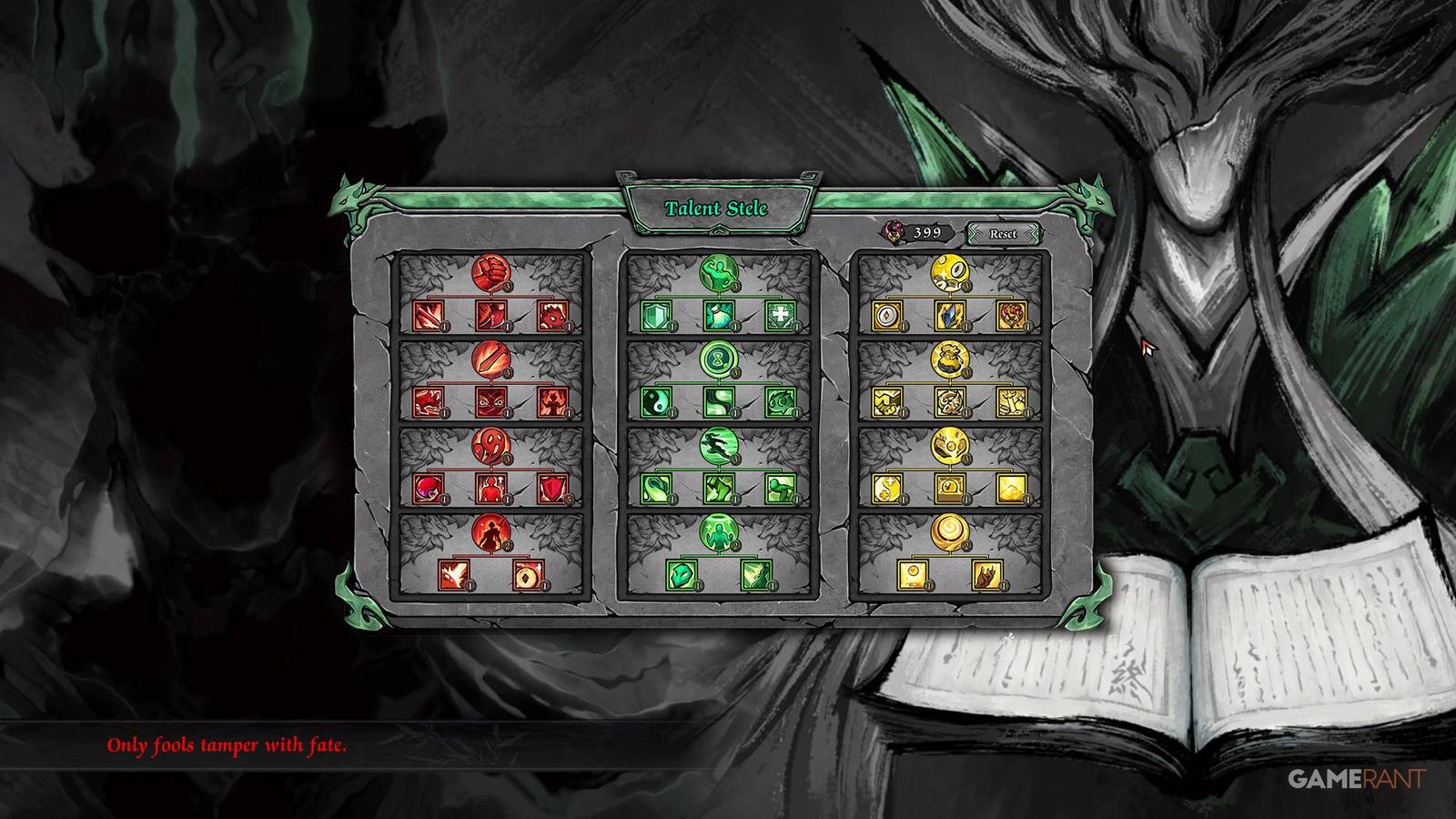Click the Reset button
Screen dimensions: 1456x819
tap(1004, 234)
